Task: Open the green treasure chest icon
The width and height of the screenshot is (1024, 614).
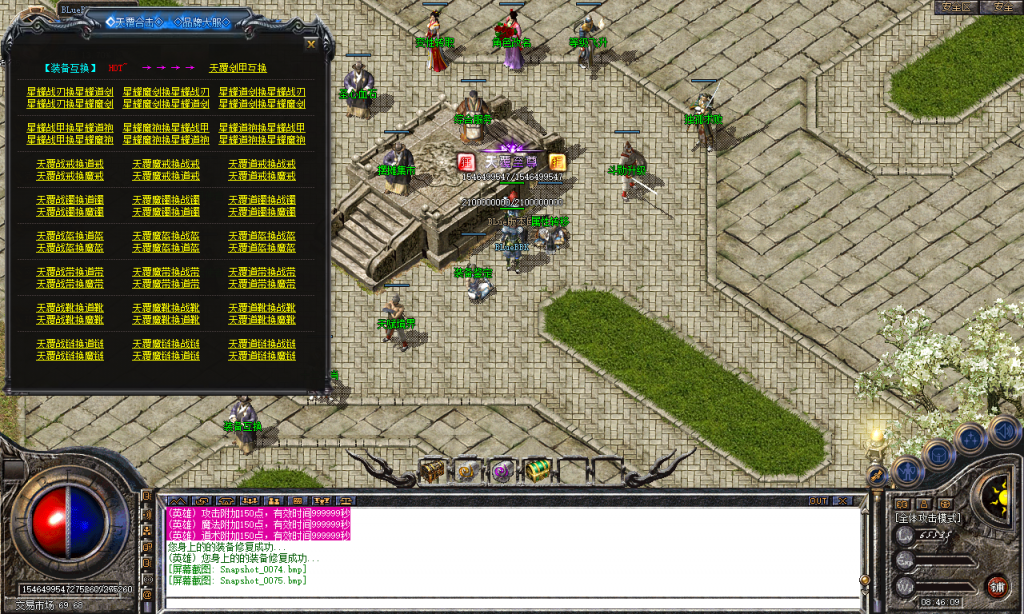Action: click(x=537, y=470)
